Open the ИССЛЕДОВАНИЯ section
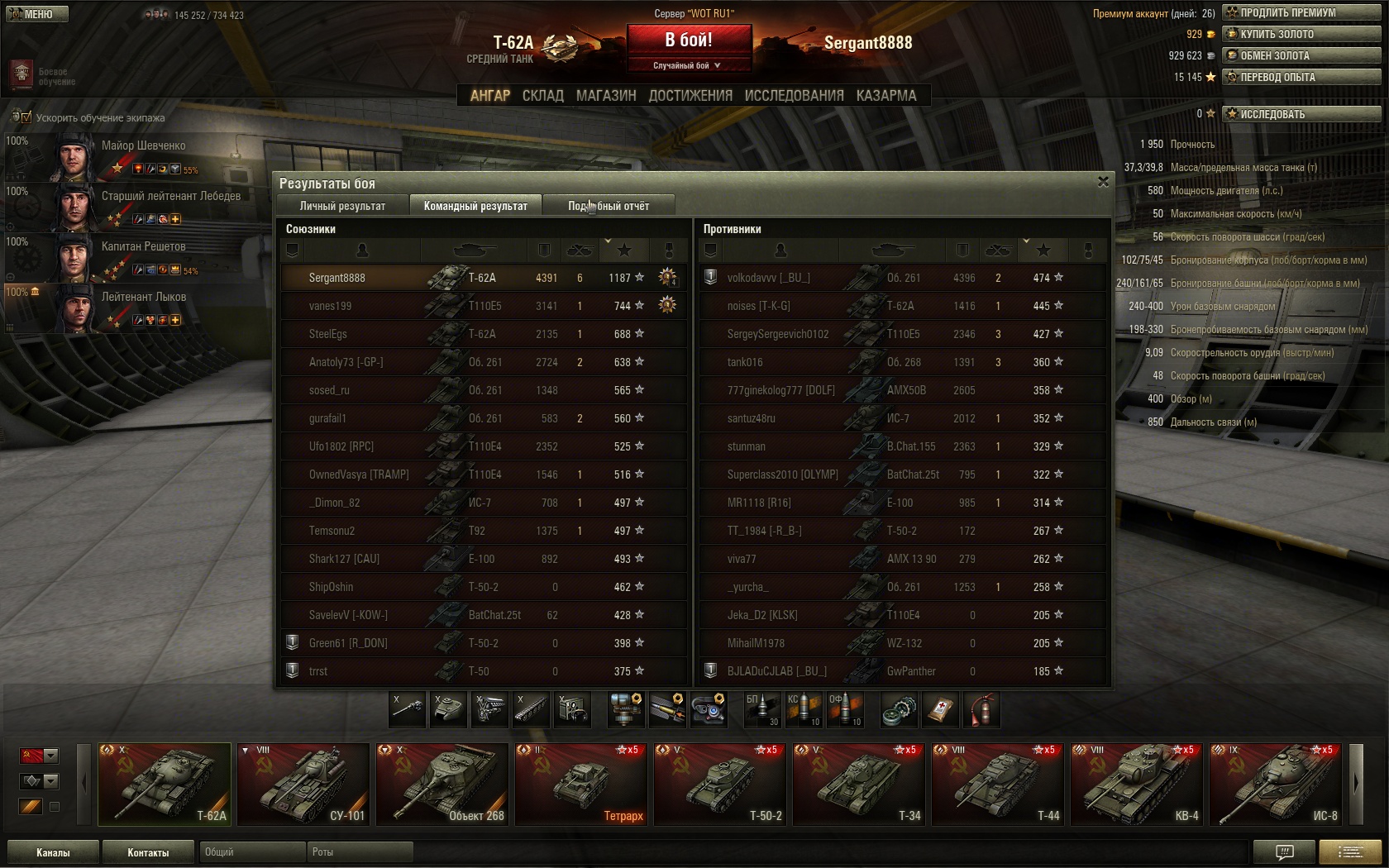 pyautogui.click(x=794, y=96)
